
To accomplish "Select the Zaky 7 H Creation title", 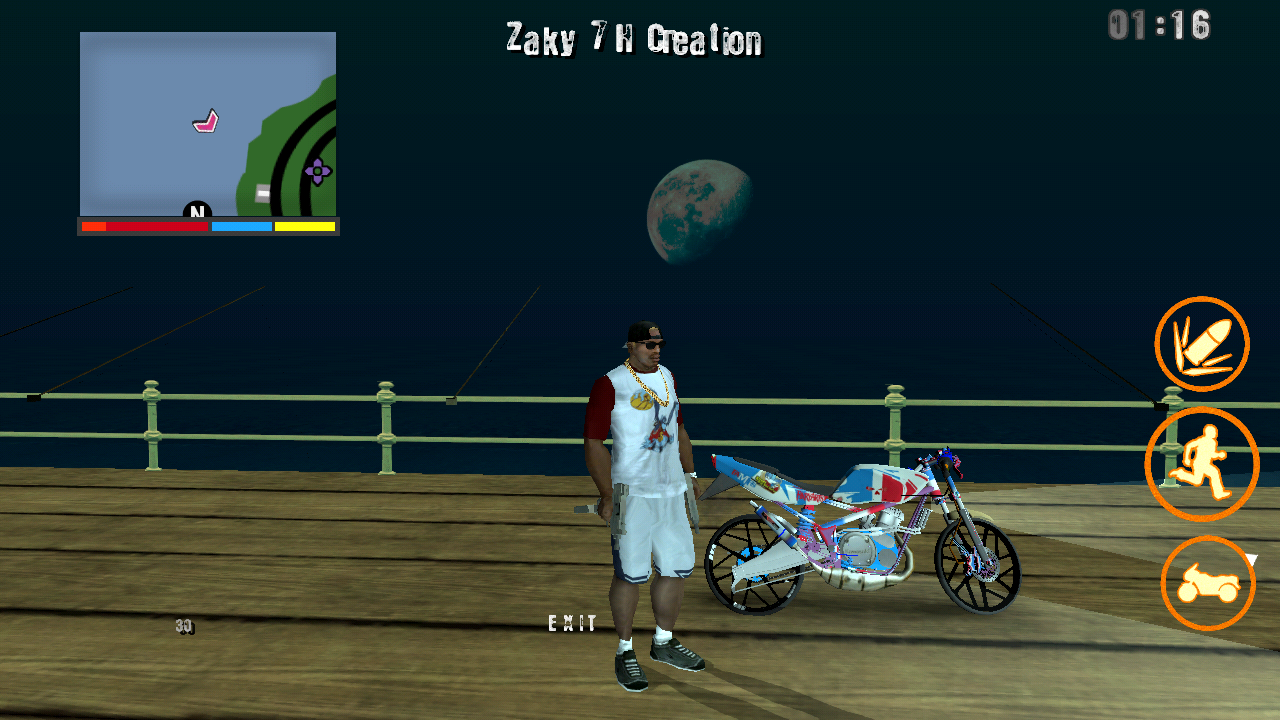I will pyautogui.click(x=631, y=40).
